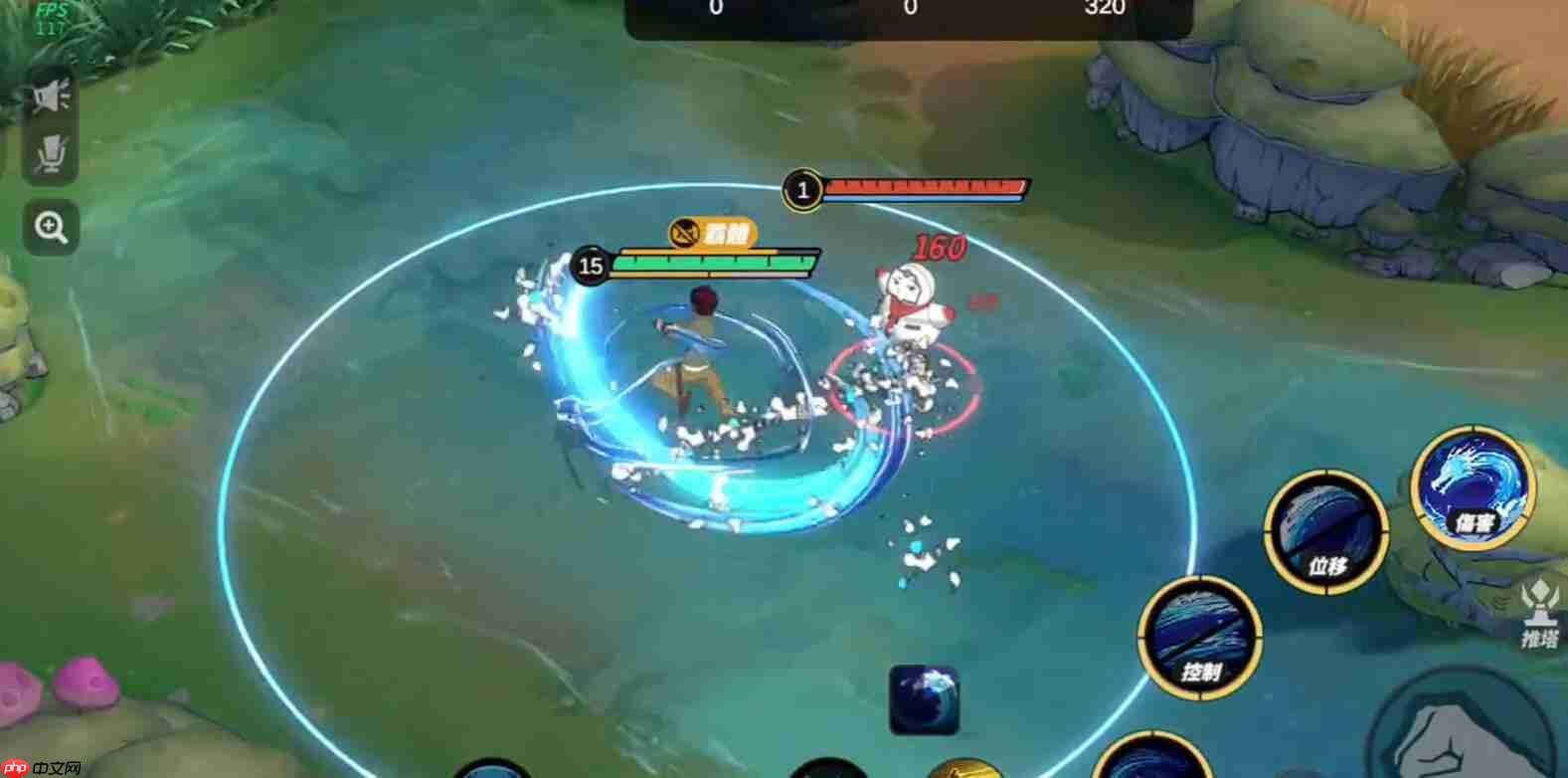Click the magnifier zoom button
The width and height of the screenshot is (1568, 778).
tap(51, 228)
